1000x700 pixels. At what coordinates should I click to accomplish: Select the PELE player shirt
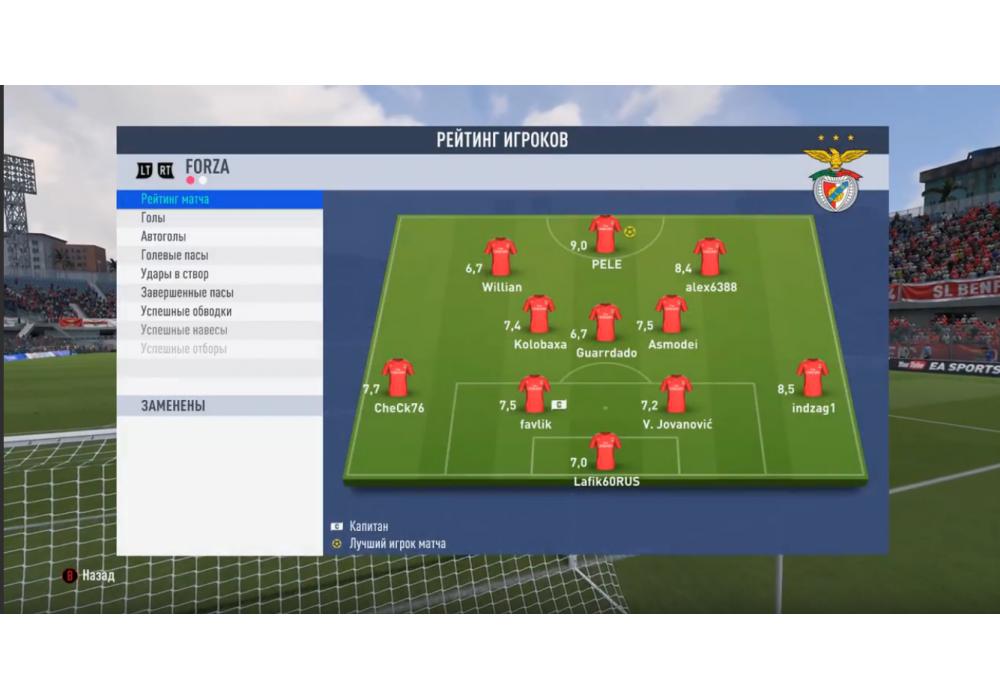[605, 234]
